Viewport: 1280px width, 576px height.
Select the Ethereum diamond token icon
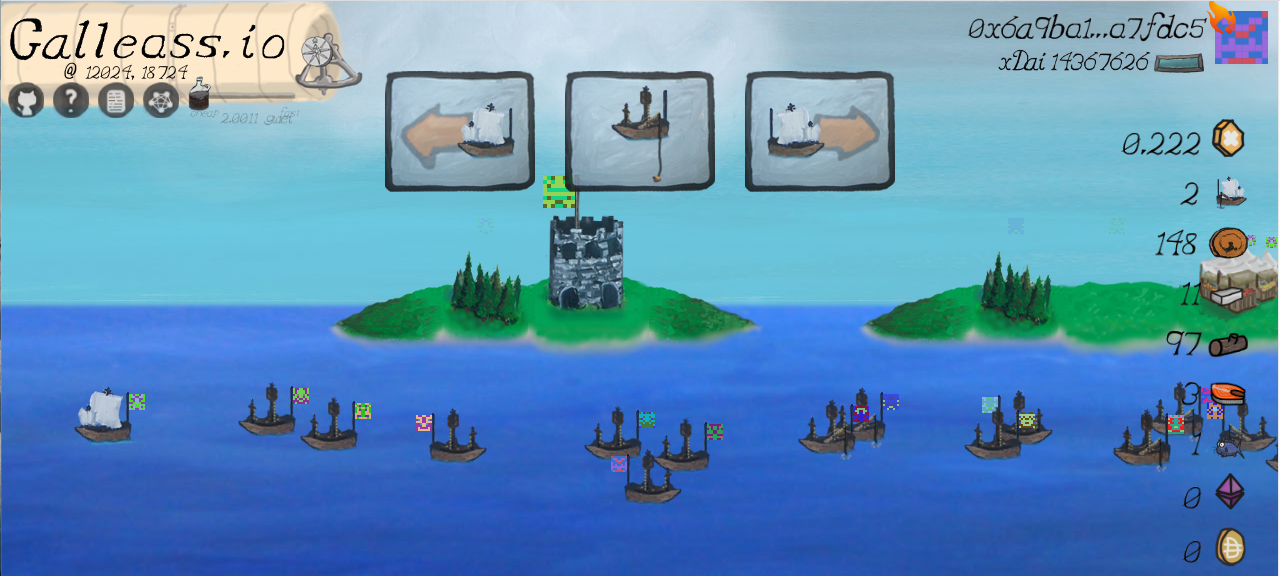tap(1229, 492)
